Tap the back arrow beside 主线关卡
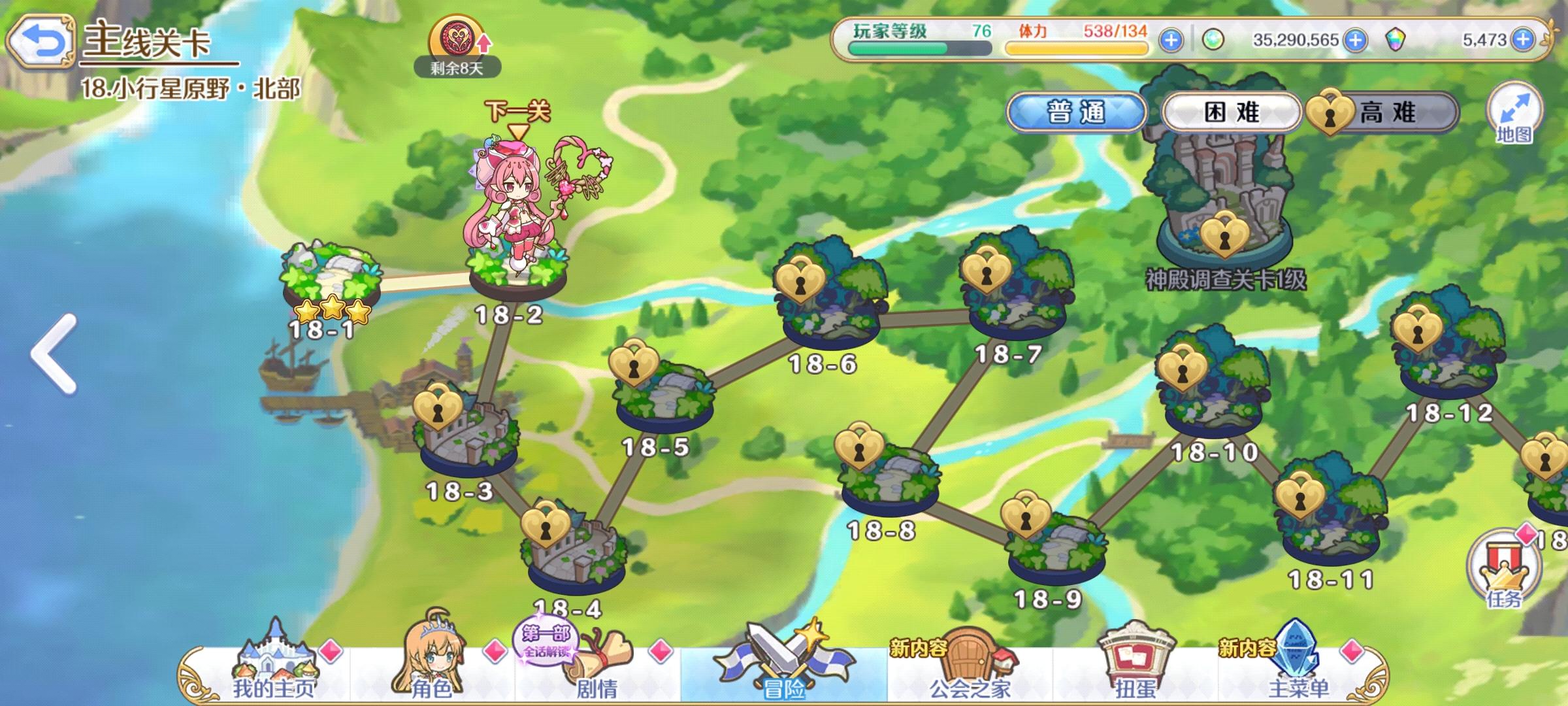 [41, 39]
